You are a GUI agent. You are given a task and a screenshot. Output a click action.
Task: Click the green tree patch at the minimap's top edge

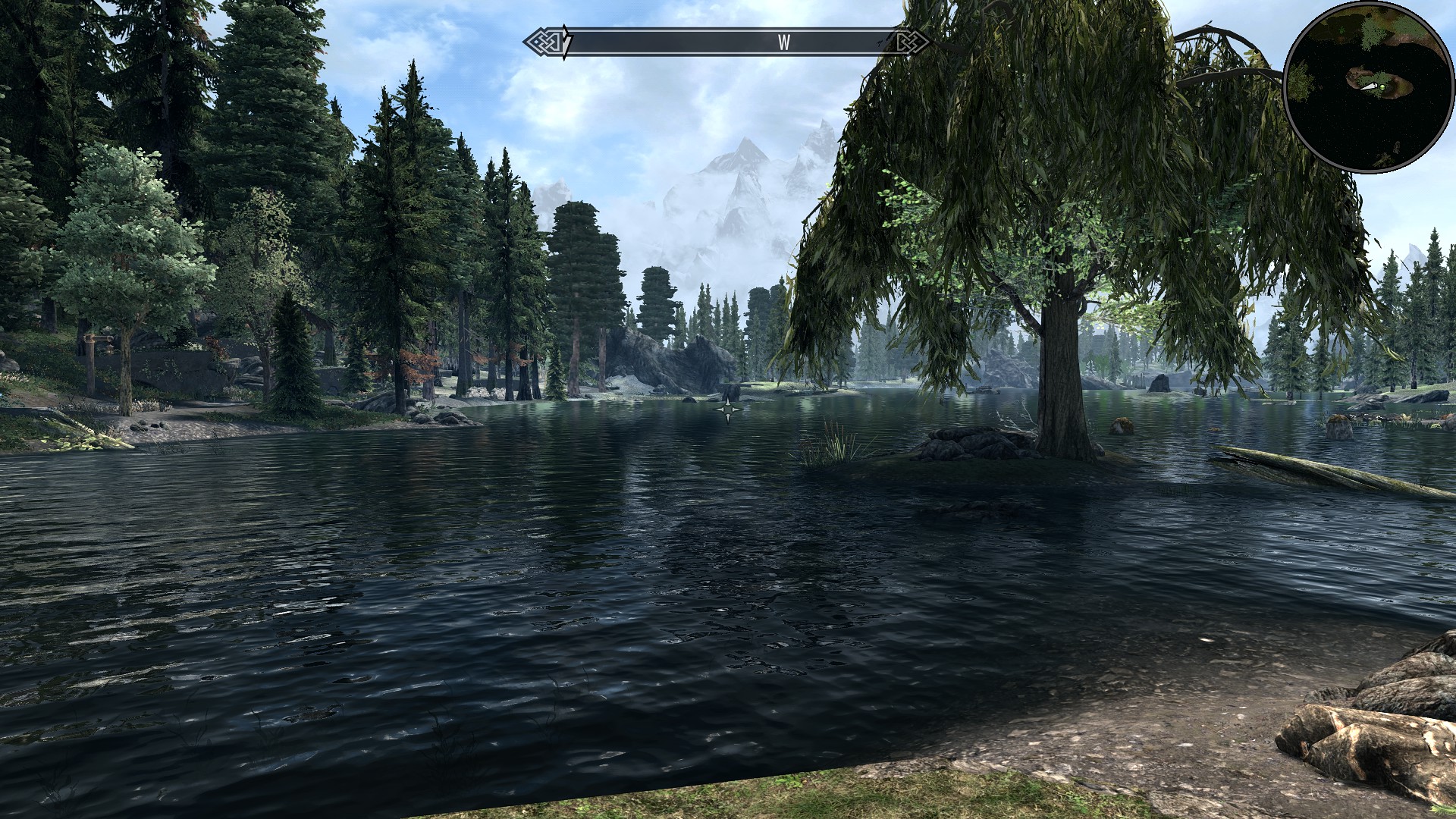click(x=1371, y=29)
